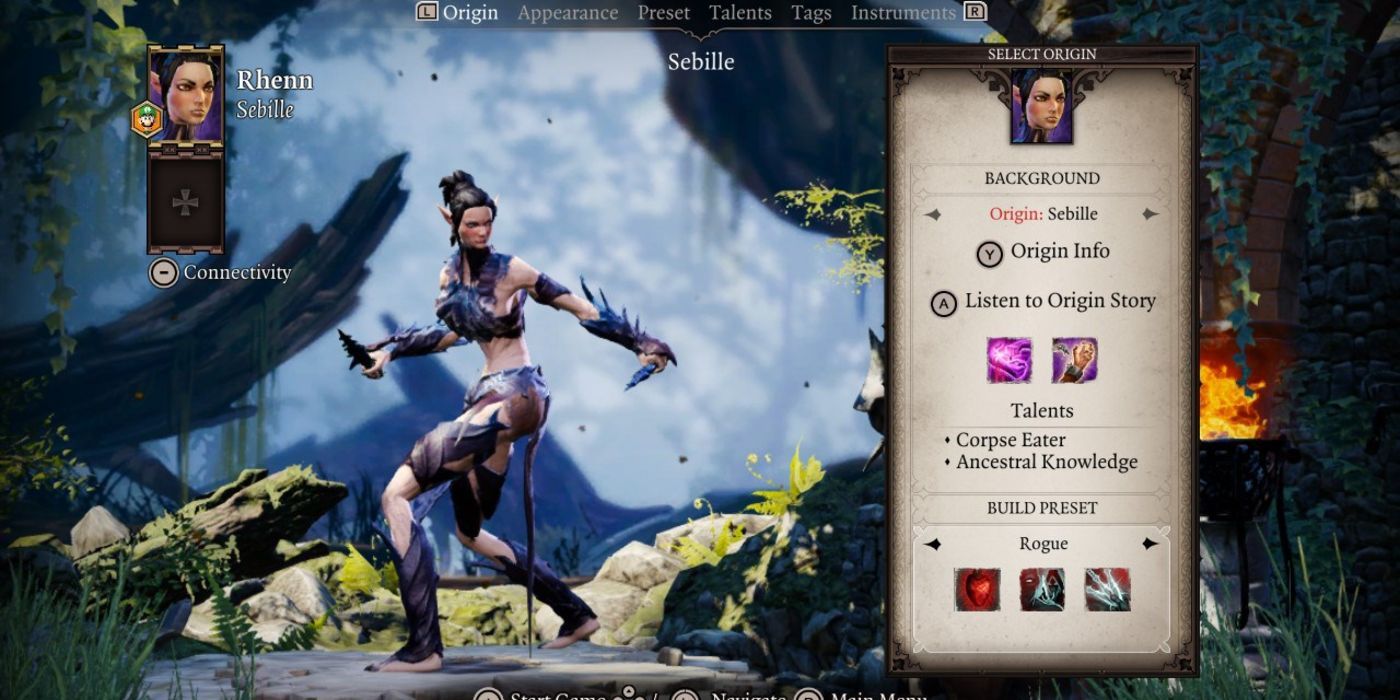
Task: Go to the Talents tab
Action: point(740,13)
